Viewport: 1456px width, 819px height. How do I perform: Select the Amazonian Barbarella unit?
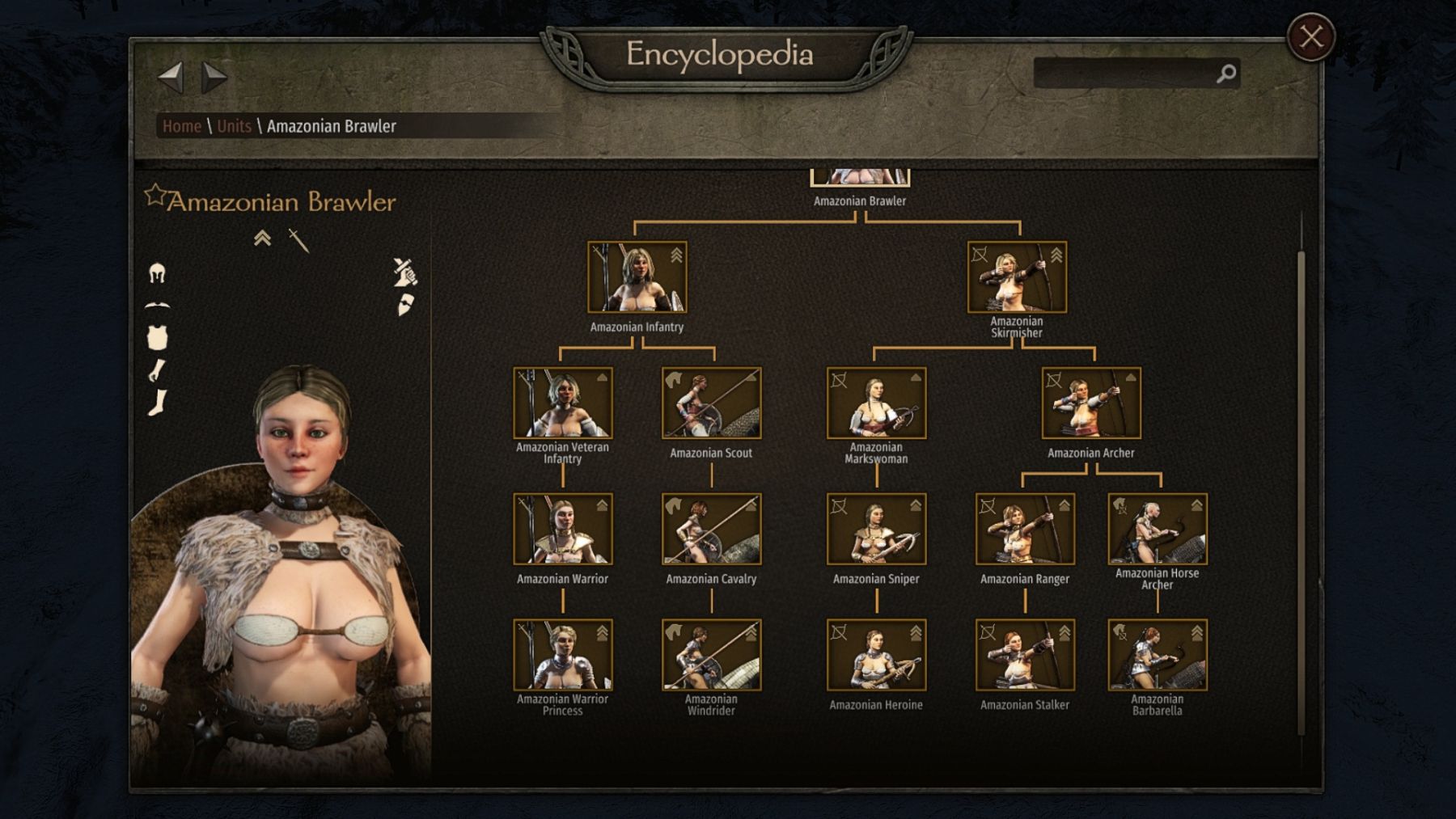1157,656
